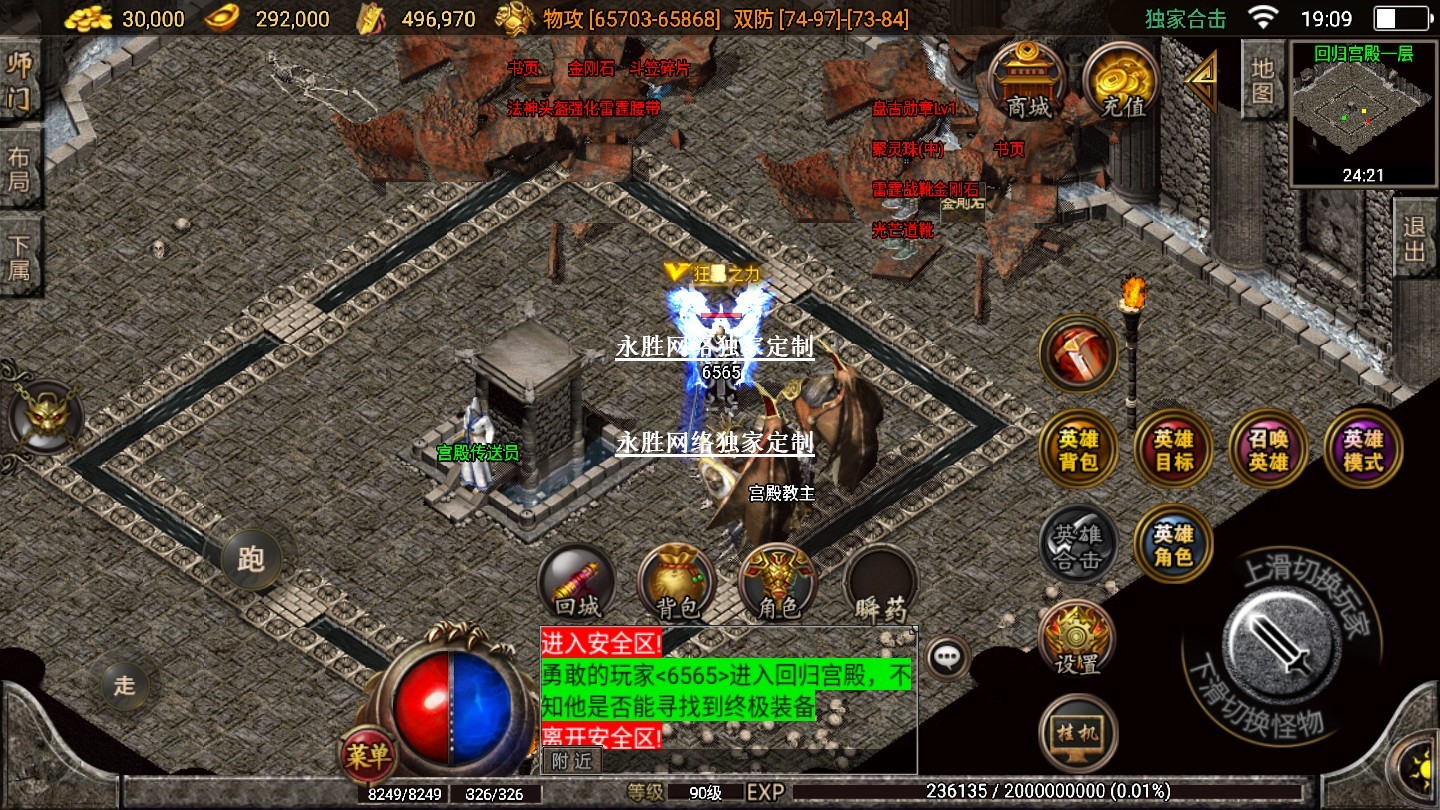Open the 英雄背包 hero bag
This screenshot has width=1440, height=810.
pyautogui.click(x=1079, y=450)
